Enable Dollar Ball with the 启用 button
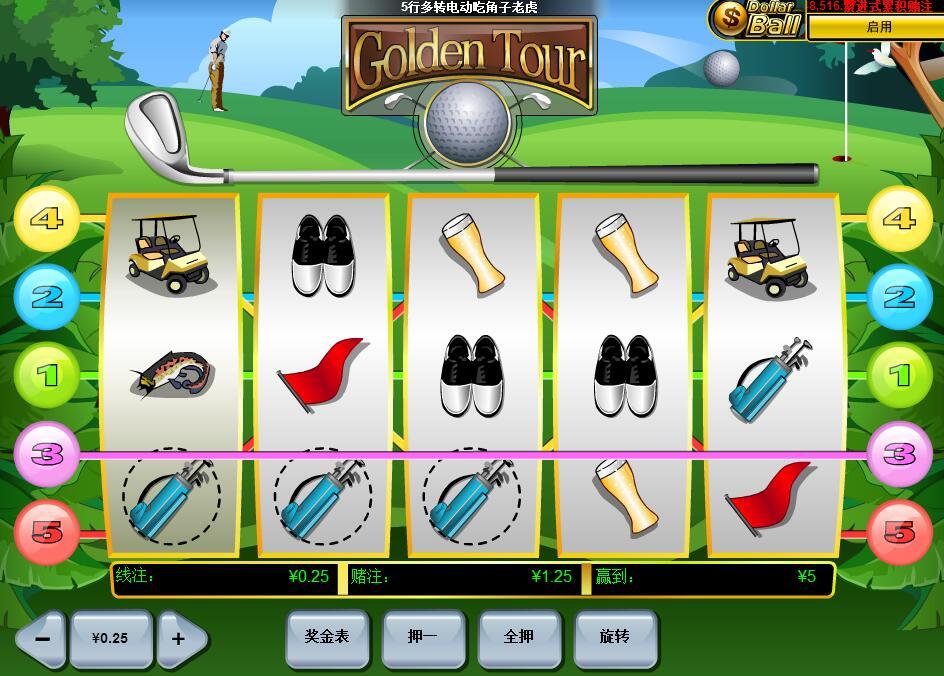The width and height of the screenshot is (944, 676). click(878, 27)
